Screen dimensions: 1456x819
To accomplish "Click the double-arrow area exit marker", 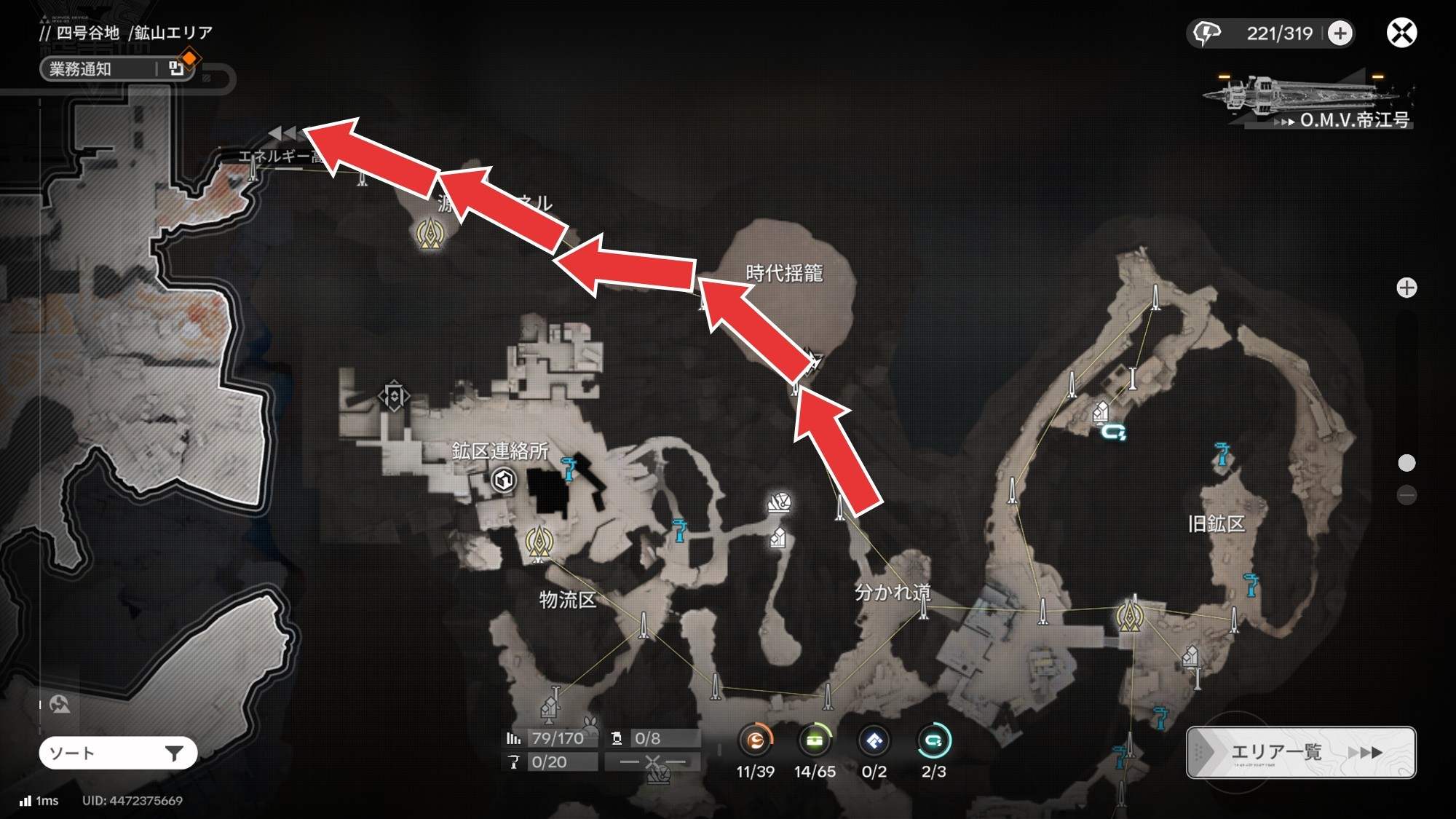I will 282,133.
